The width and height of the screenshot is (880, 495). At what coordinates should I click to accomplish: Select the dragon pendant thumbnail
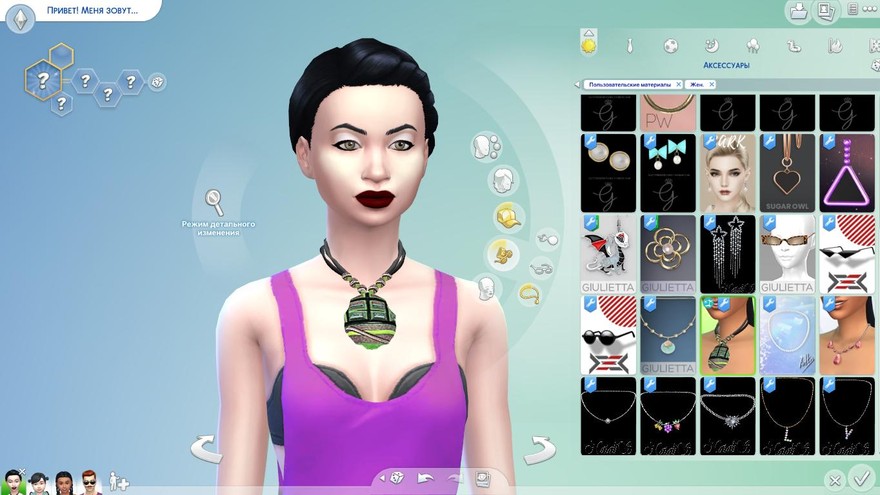point(608,253)
